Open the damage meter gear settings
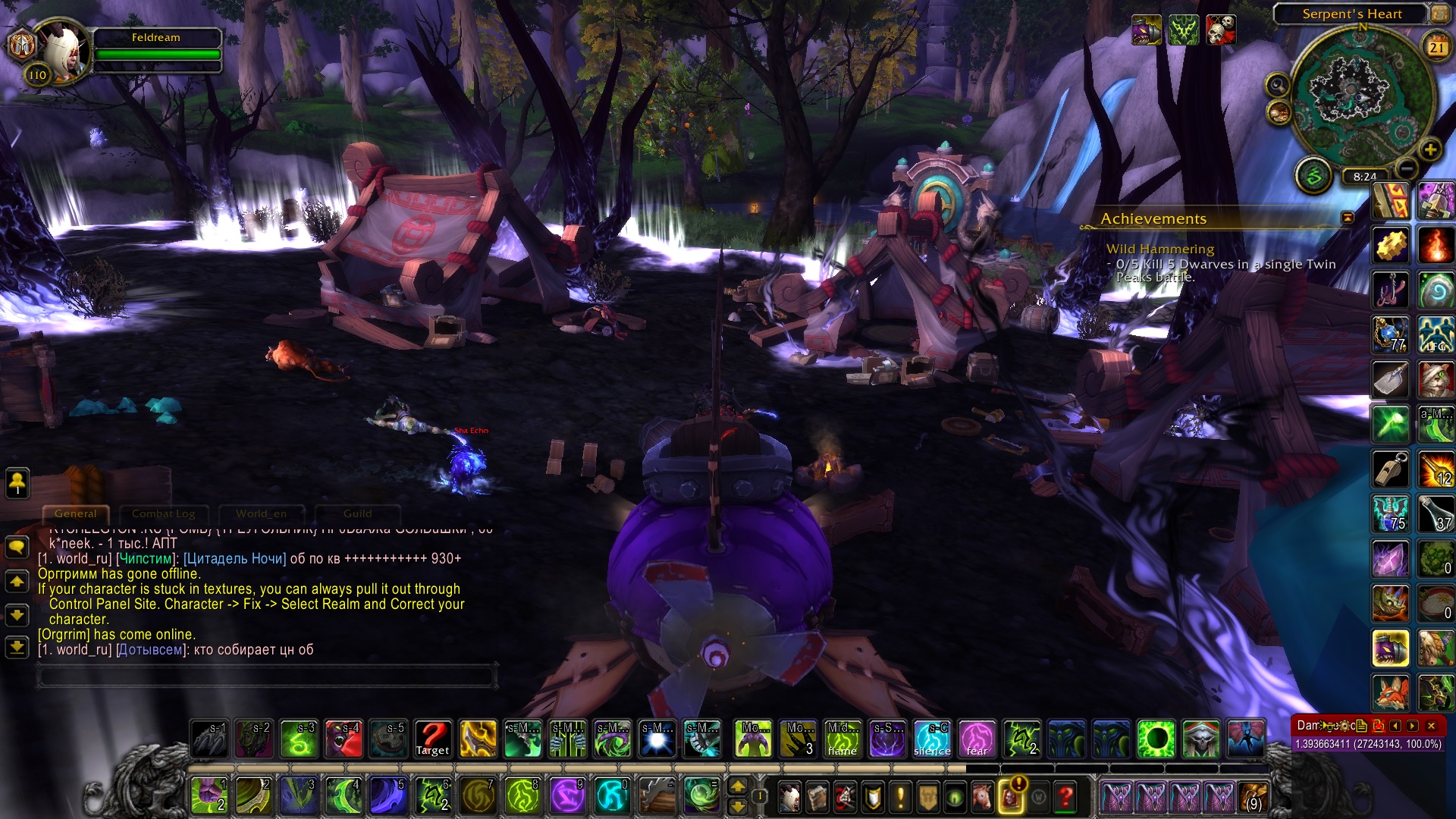1456x819 pixels. coord(1345,726)
